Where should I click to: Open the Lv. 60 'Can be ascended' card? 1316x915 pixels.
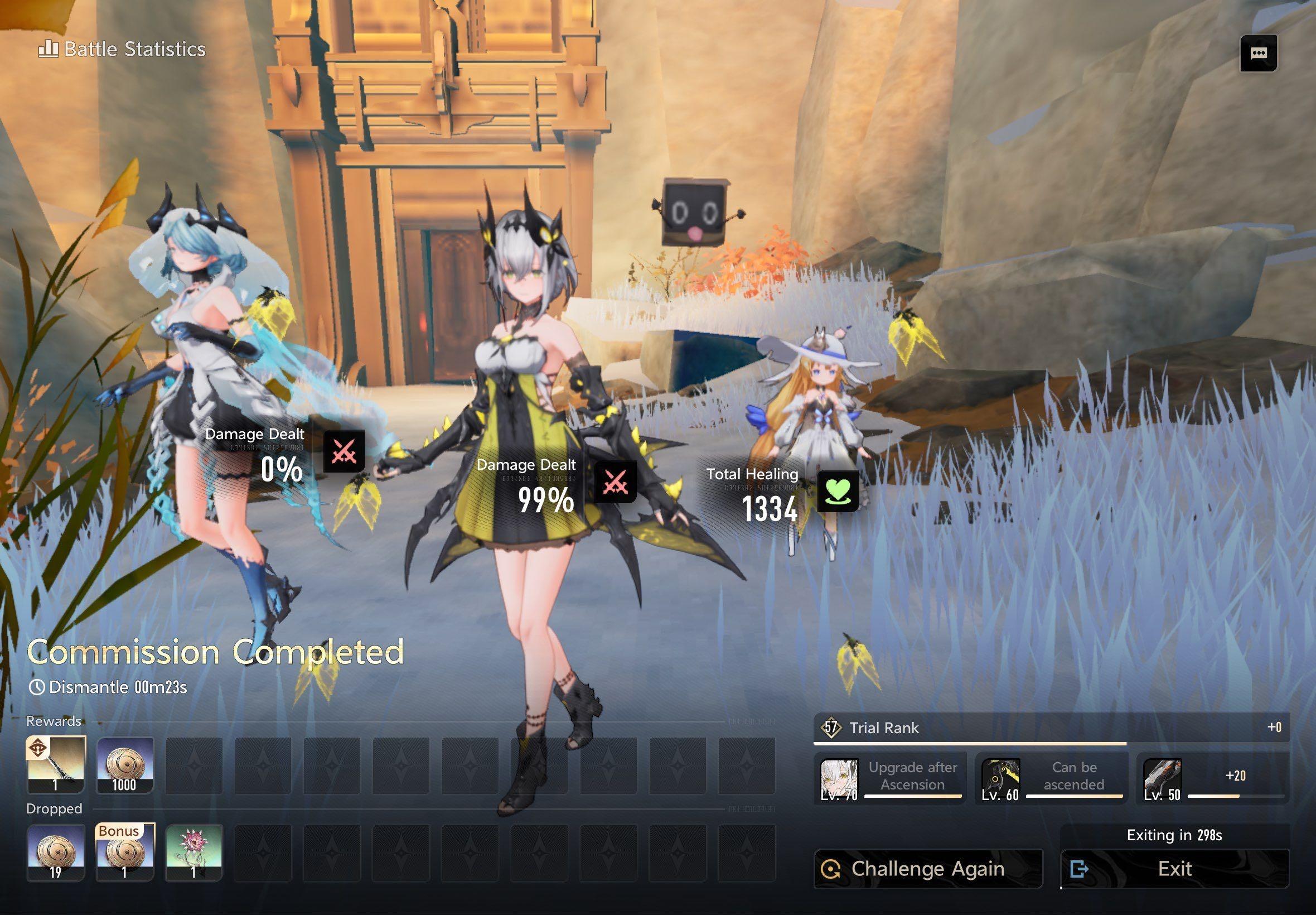point(1051,778)
